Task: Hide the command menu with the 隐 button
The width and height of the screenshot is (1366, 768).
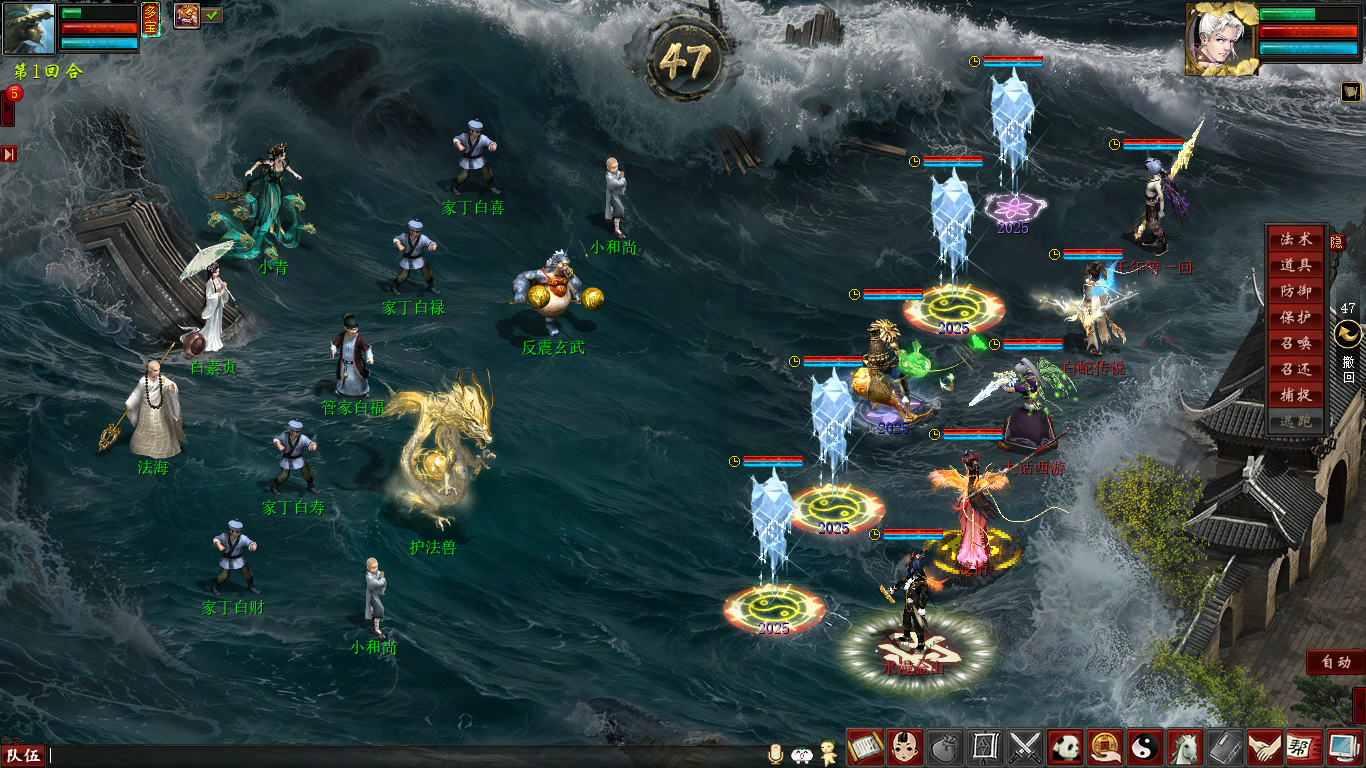Action: tap(1337, 242)
